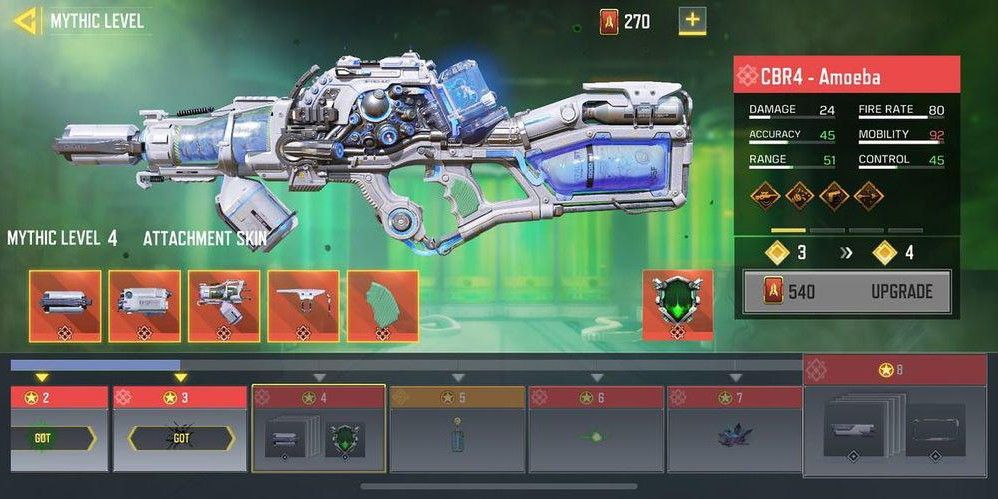The image size is (998, 499).
Task: Select the barrel attachment skin
Action: click(x=65, y=306)
